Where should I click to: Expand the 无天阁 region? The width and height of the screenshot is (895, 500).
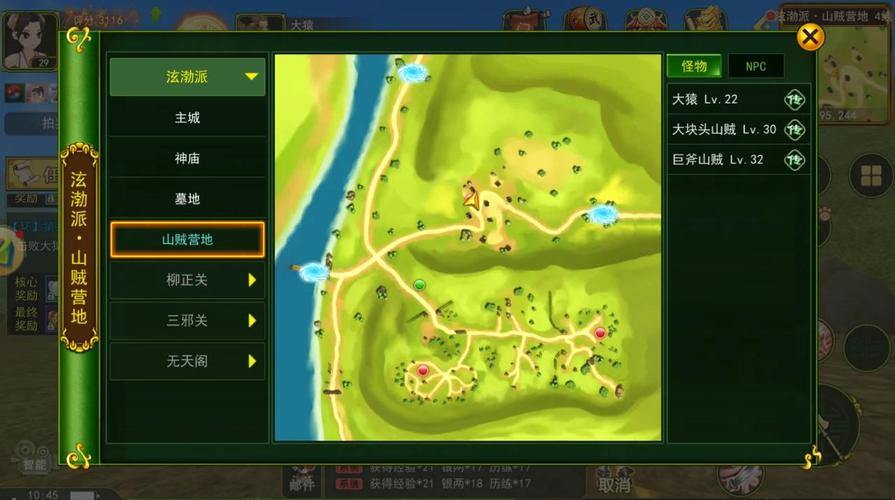pos(187,362)
